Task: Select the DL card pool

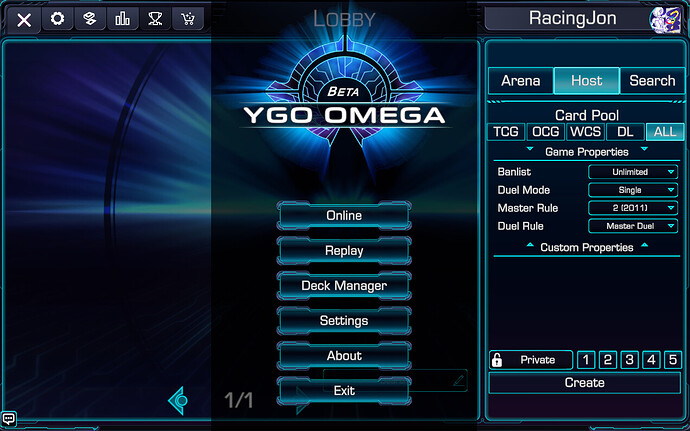Action: (625, 132)
